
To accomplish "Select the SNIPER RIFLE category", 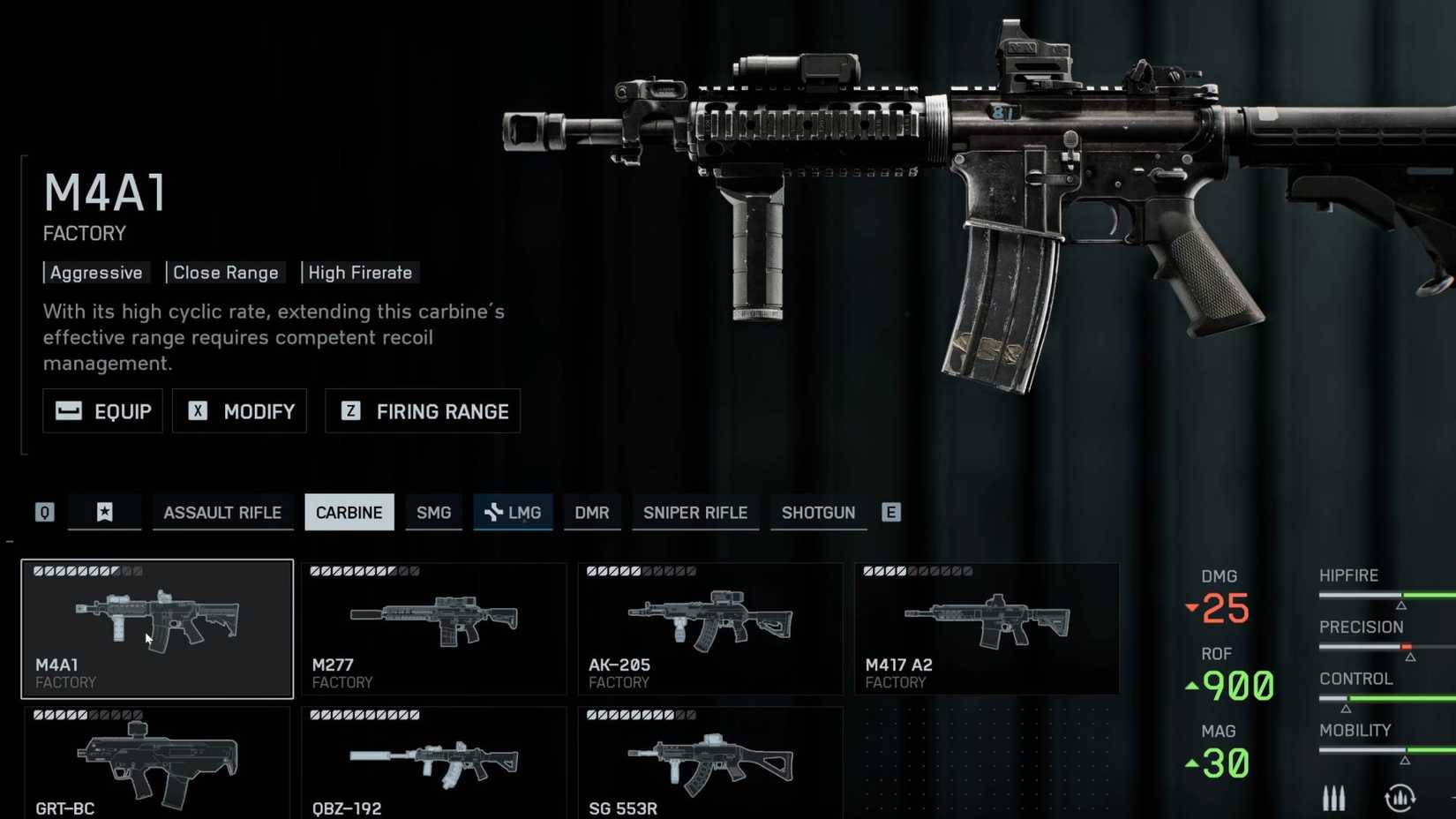I will [x=694, y=512].
